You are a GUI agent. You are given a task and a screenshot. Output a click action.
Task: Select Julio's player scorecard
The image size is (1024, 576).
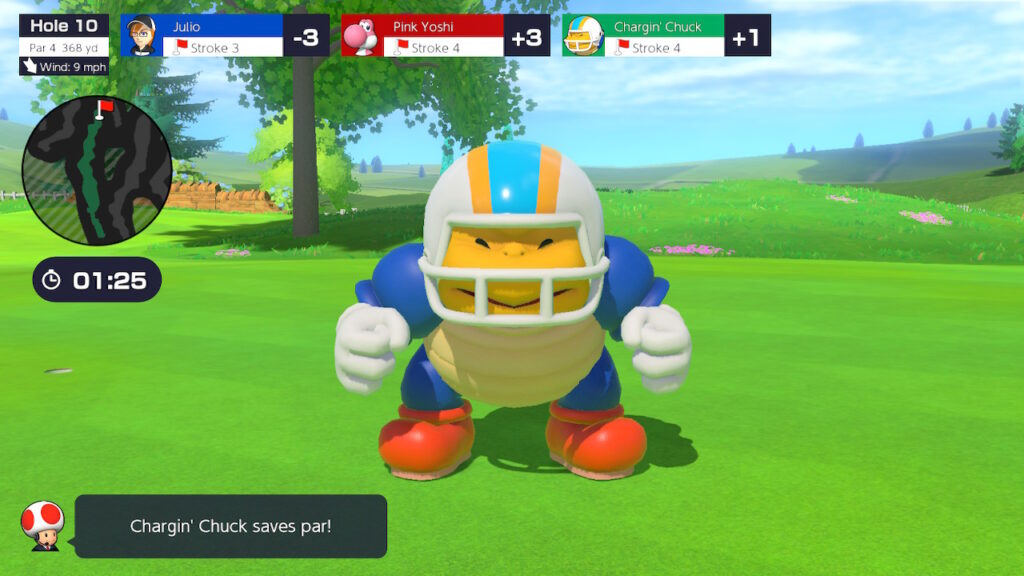click(x=224, y=35)
